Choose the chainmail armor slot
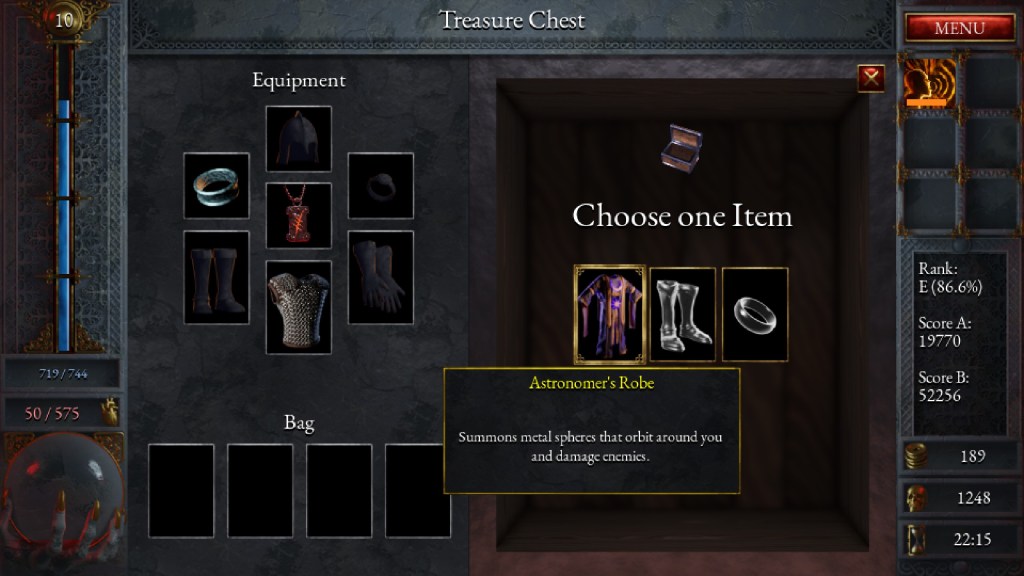Image resolution: width=1024 pixels, height=576 pixels. click(x=298, y=307)
